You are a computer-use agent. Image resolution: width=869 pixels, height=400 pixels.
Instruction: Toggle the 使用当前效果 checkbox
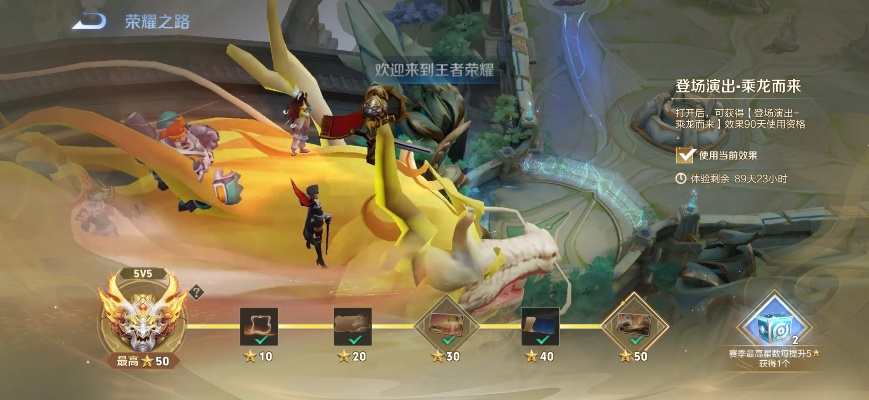685,155
